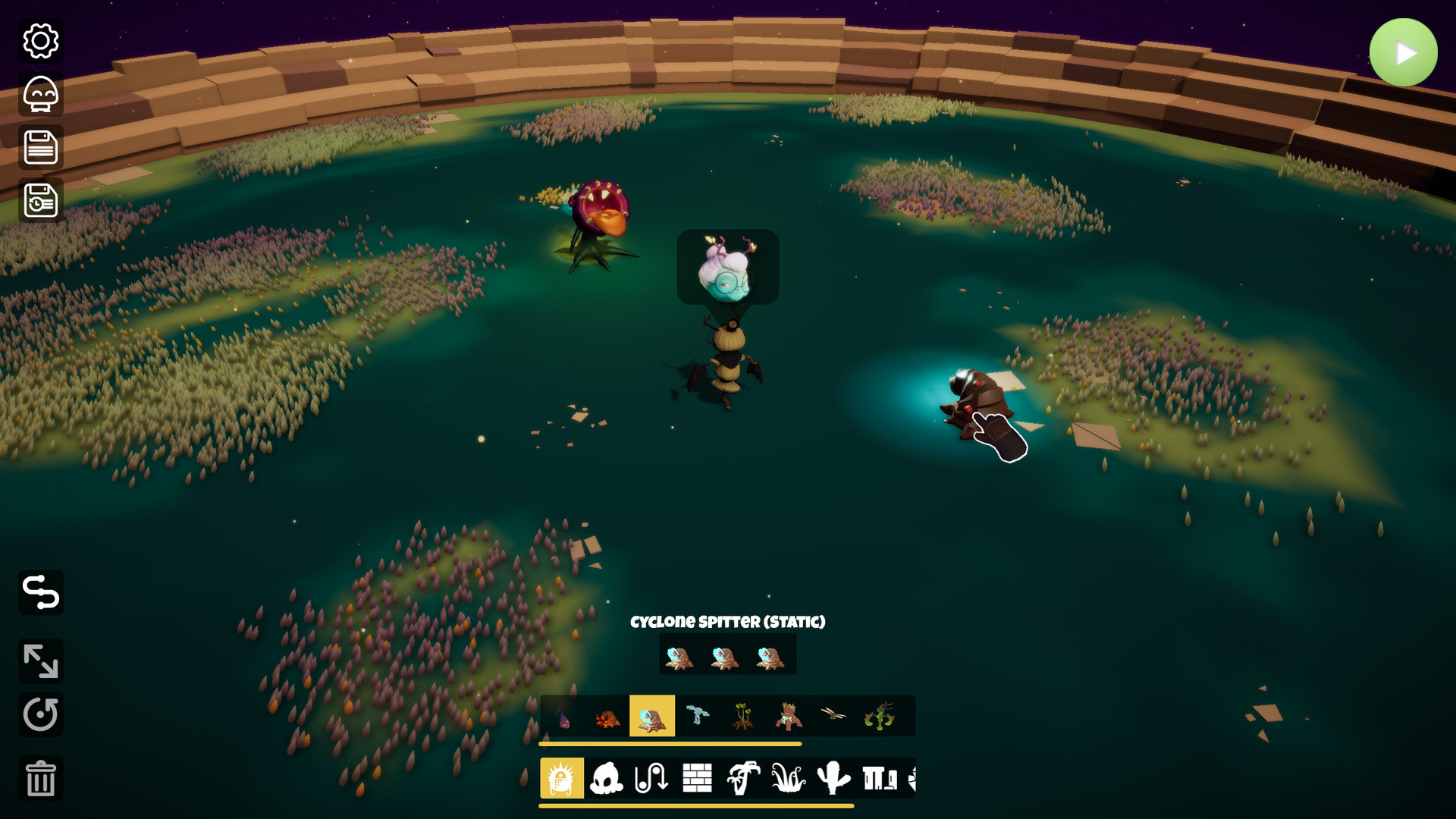Viewport: 1456px width, 819px height.
Task: Click the rotate reset icon
Action: click(40, 714)
